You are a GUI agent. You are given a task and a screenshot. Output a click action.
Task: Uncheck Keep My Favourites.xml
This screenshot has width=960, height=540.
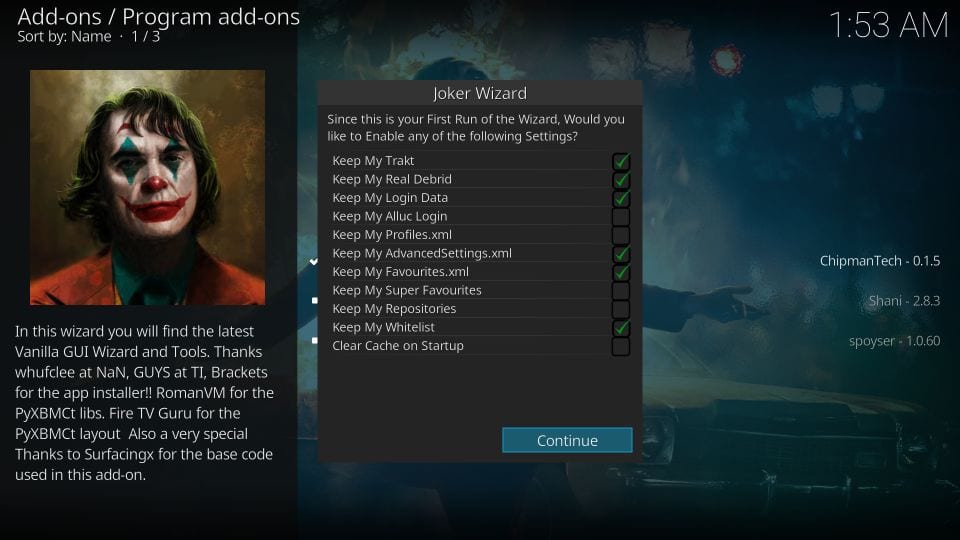620,272
